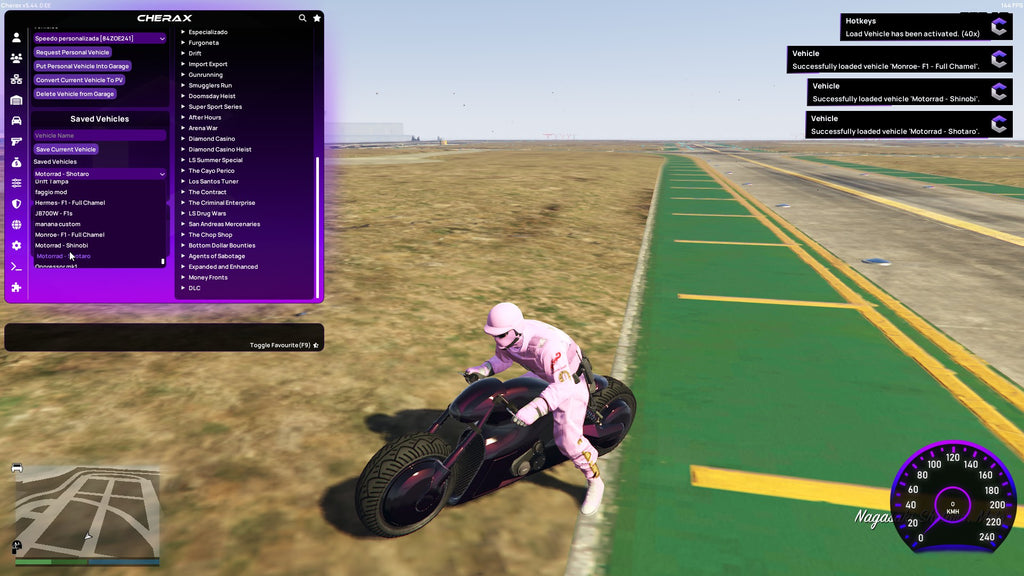Open the settings gear tab in sidebar

pos(16,245)
